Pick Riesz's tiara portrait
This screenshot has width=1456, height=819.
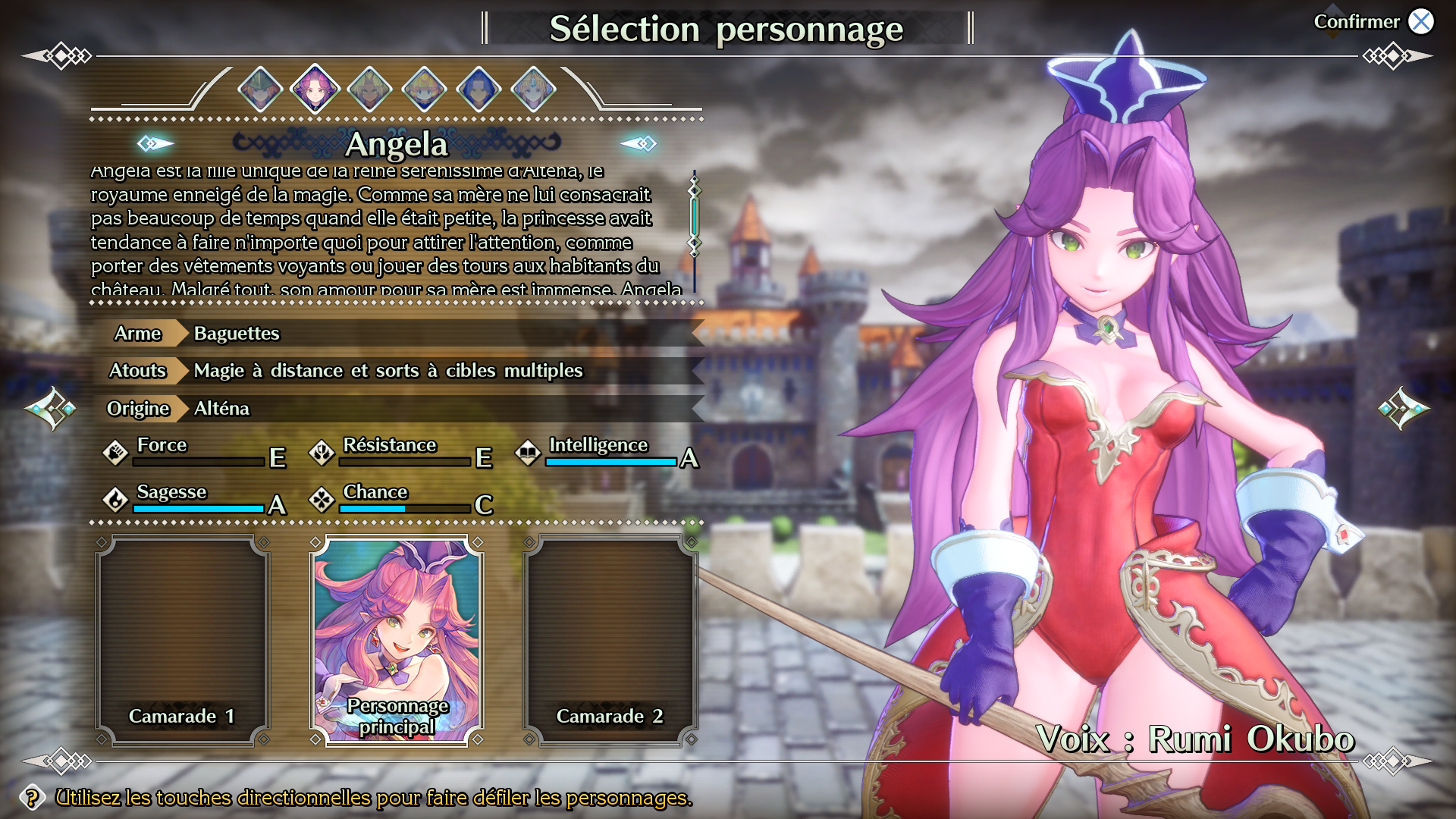tap(533, 89)
